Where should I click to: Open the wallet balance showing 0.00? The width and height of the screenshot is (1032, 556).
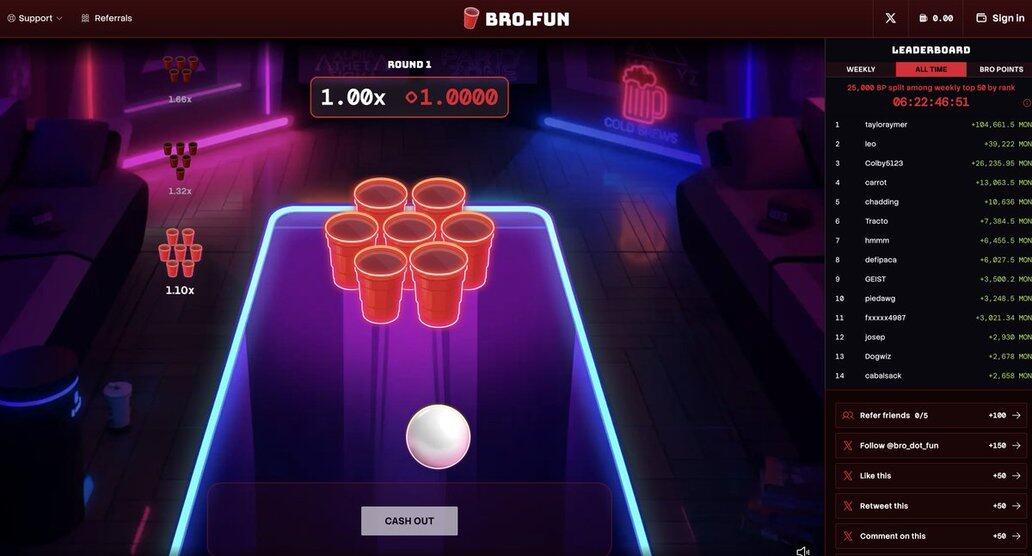pyautogui.click(x=935, y=18)
